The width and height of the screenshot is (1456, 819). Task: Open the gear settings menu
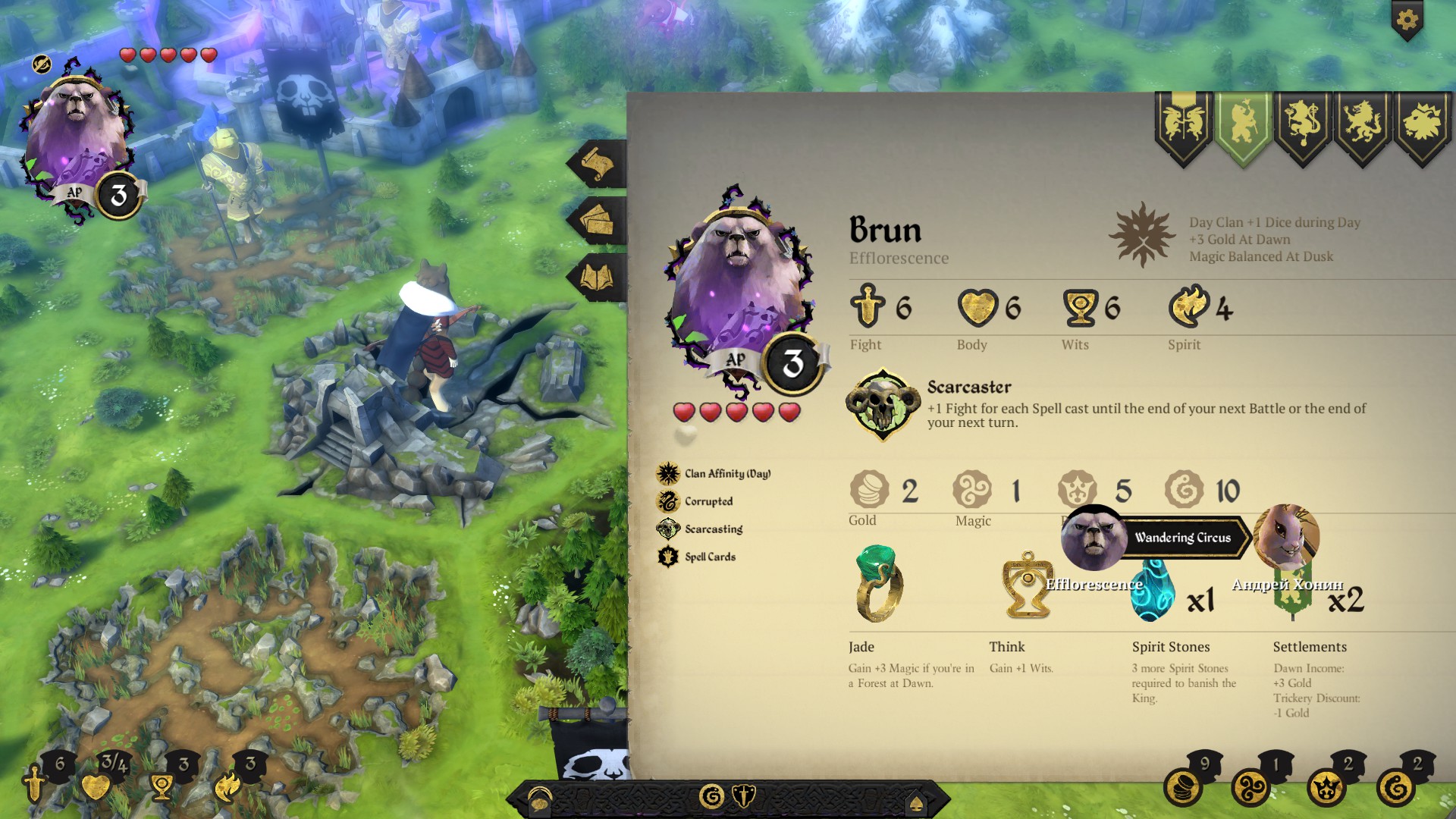(x=1407, y=20)
